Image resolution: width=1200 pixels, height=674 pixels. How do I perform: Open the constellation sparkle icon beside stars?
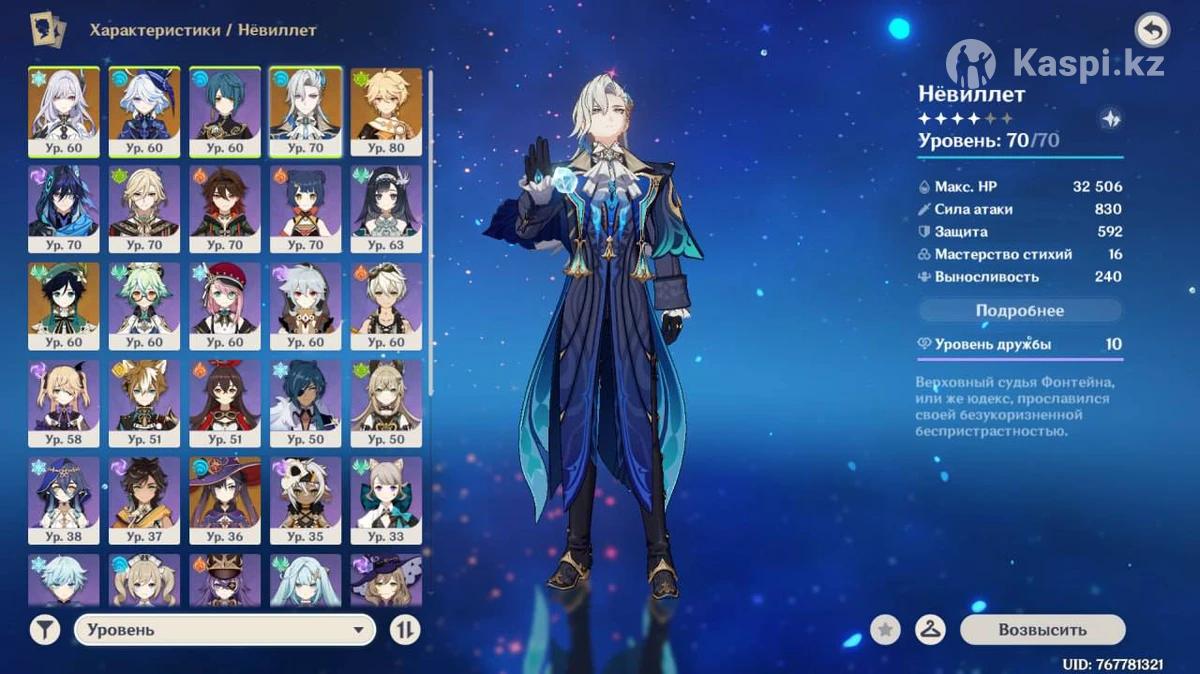coord(1110,118)
